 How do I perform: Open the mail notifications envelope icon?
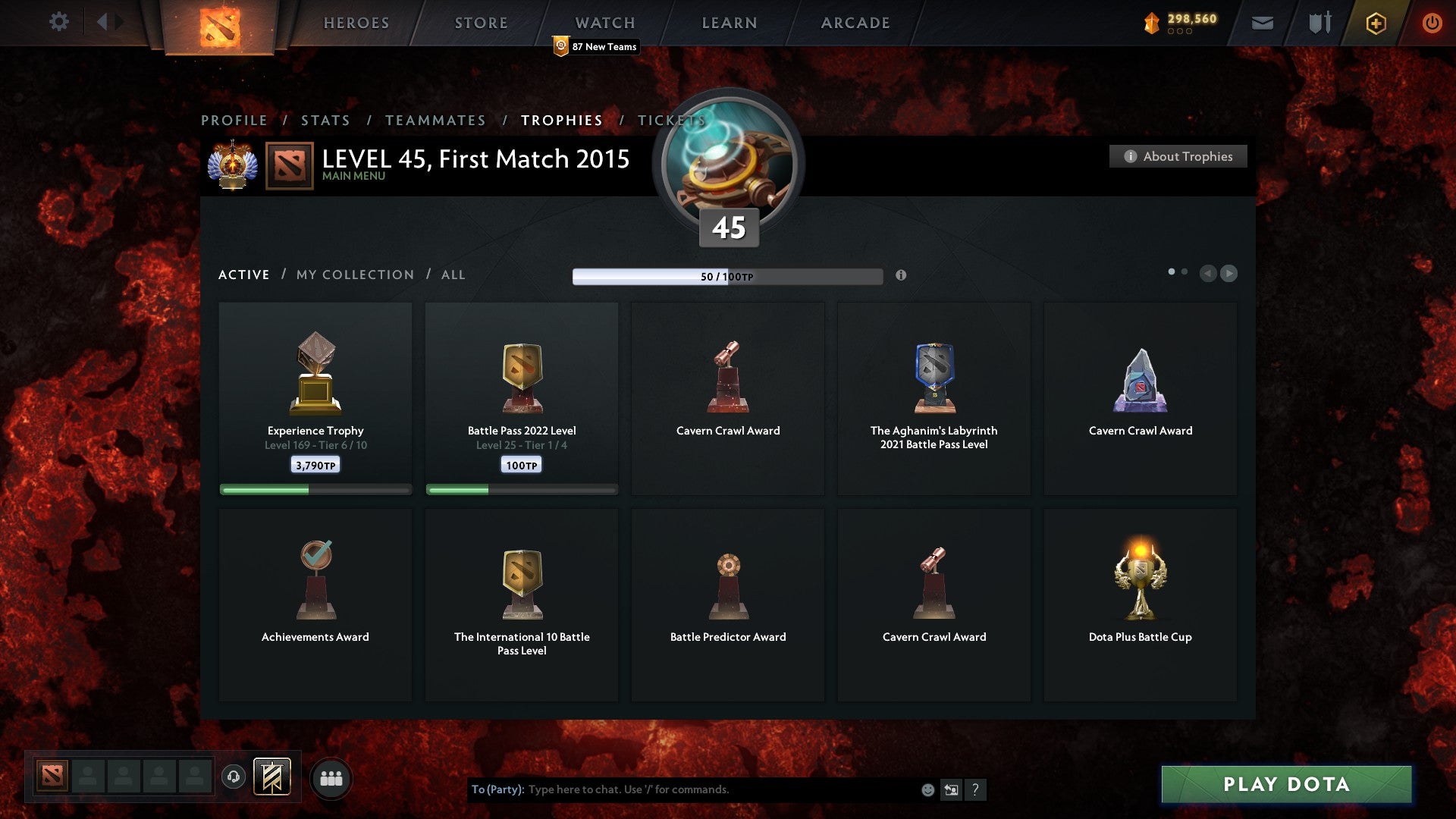click(1263, 23)
